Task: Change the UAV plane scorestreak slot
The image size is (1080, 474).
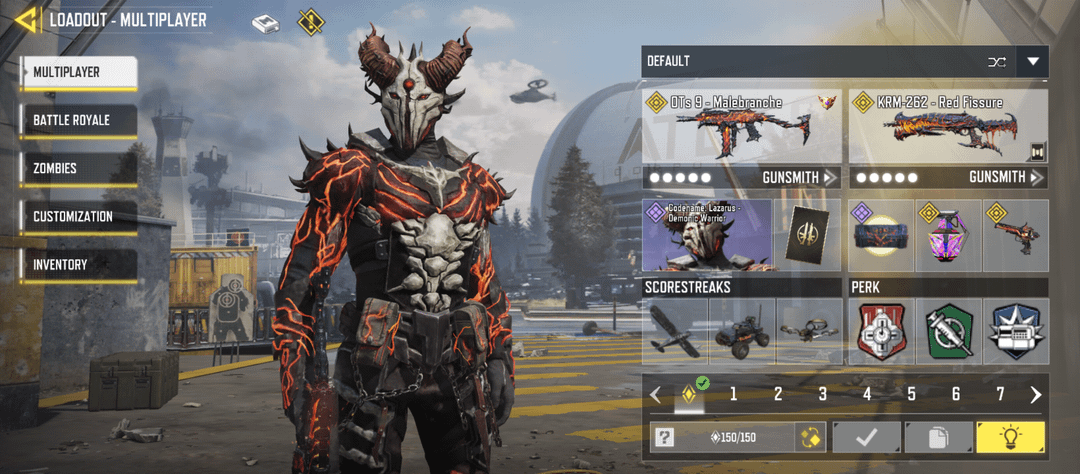Action: [x=675, y=332]
